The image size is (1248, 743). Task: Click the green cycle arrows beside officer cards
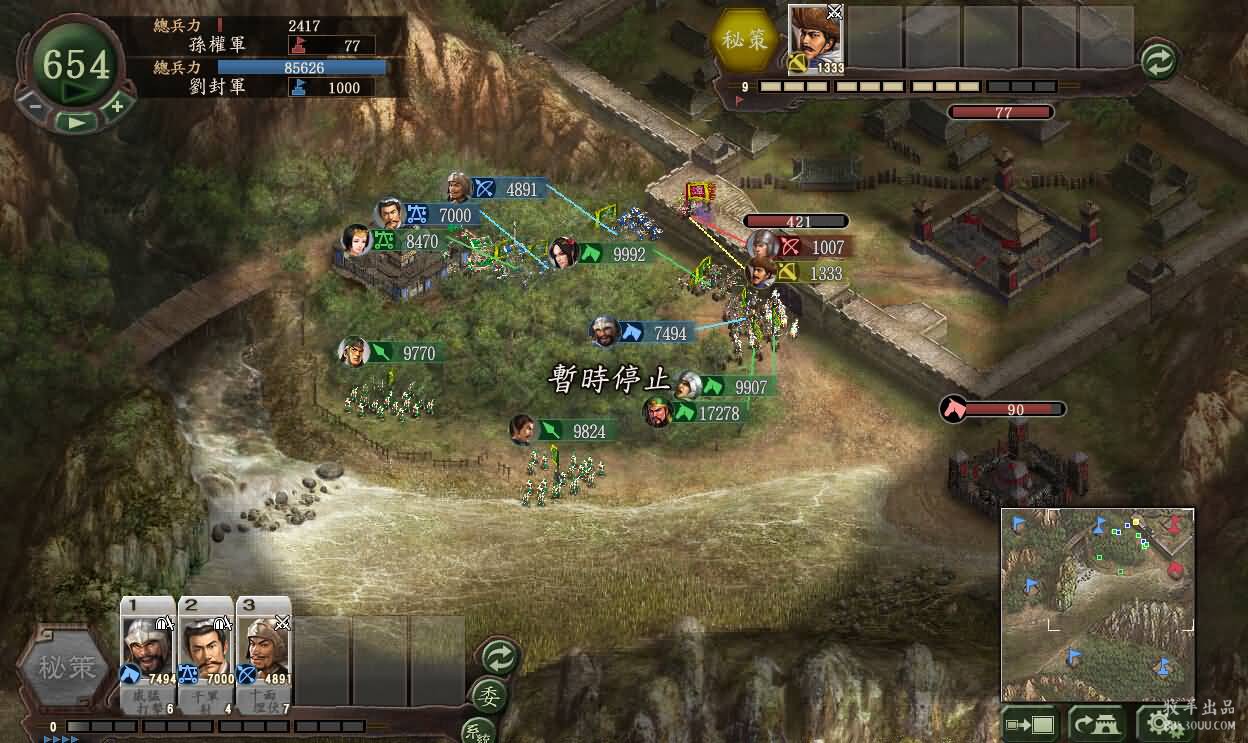[499, 657]
